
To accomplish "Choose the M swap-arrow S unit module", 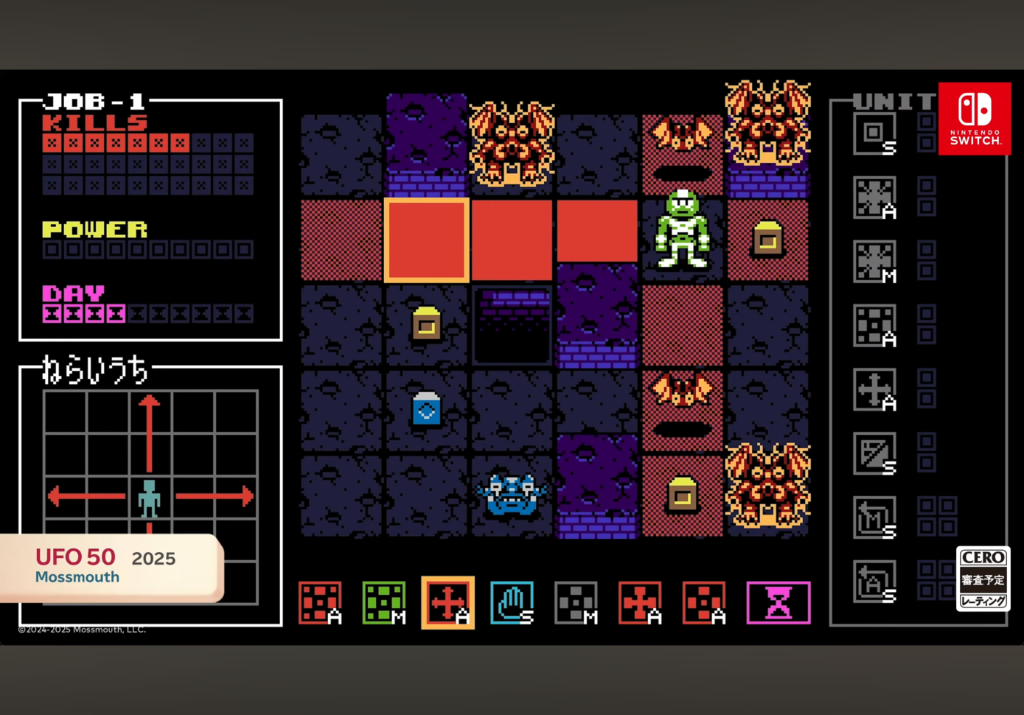I will 874,517.
